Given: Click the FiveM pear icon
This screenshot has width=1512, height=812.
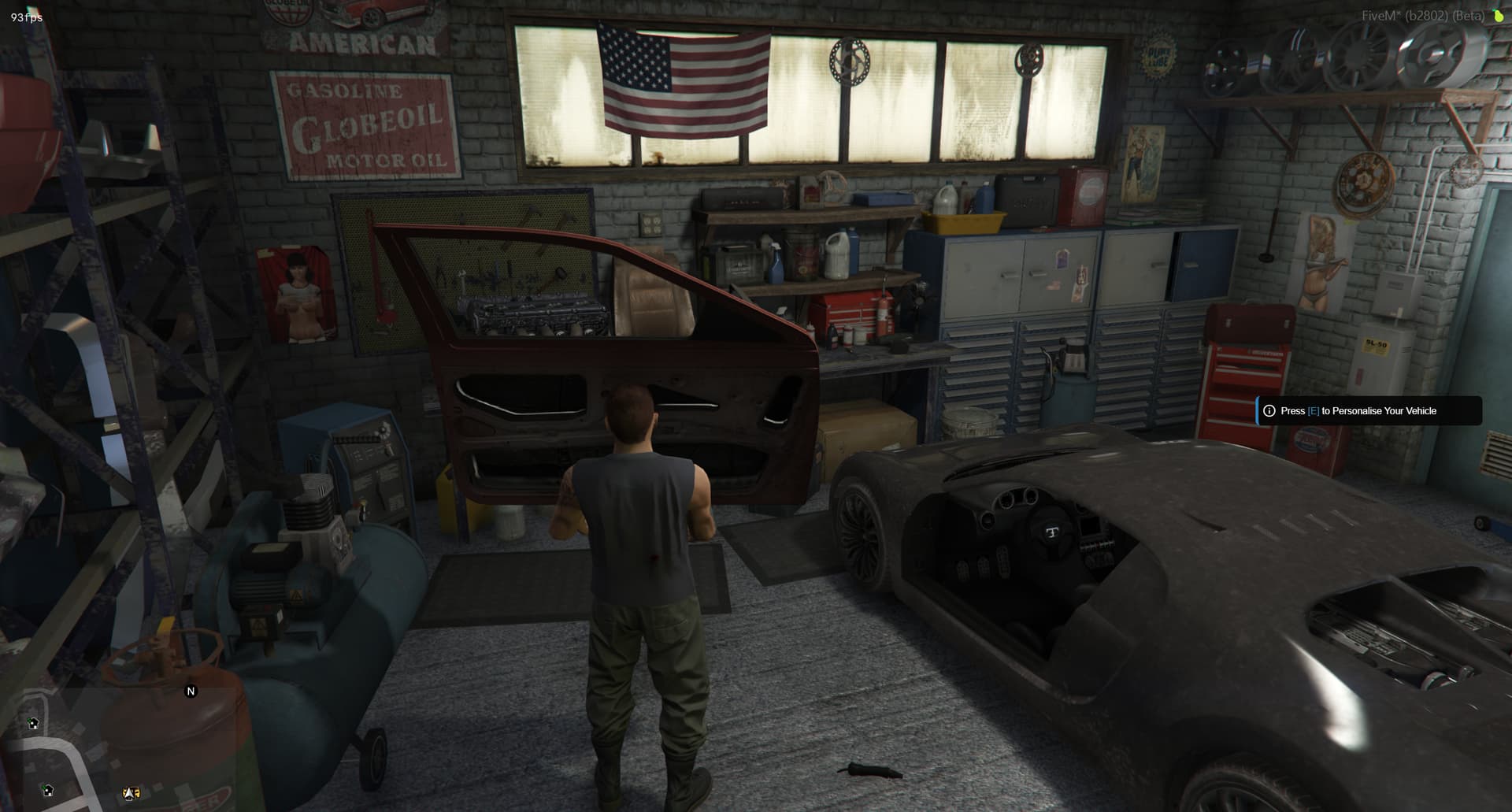Looking at the screenshot, I should coord(1497,16).
